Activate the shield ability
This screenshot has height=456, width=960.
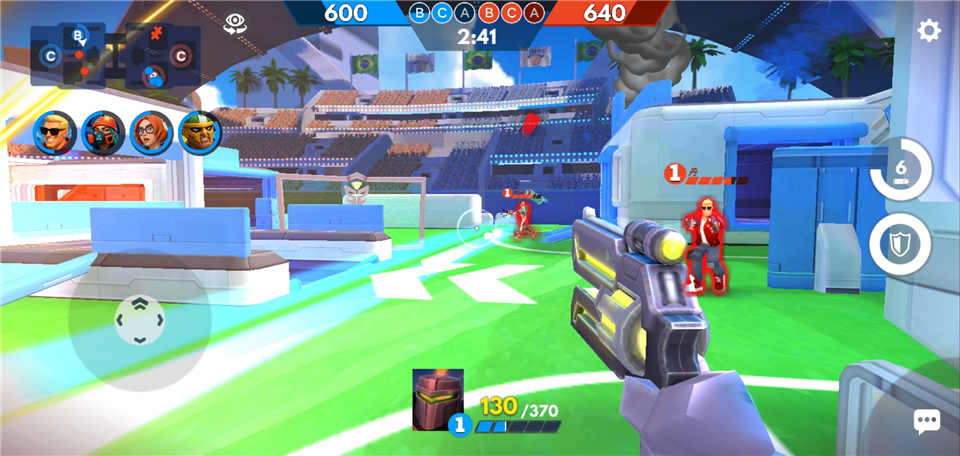pos(899,244)
